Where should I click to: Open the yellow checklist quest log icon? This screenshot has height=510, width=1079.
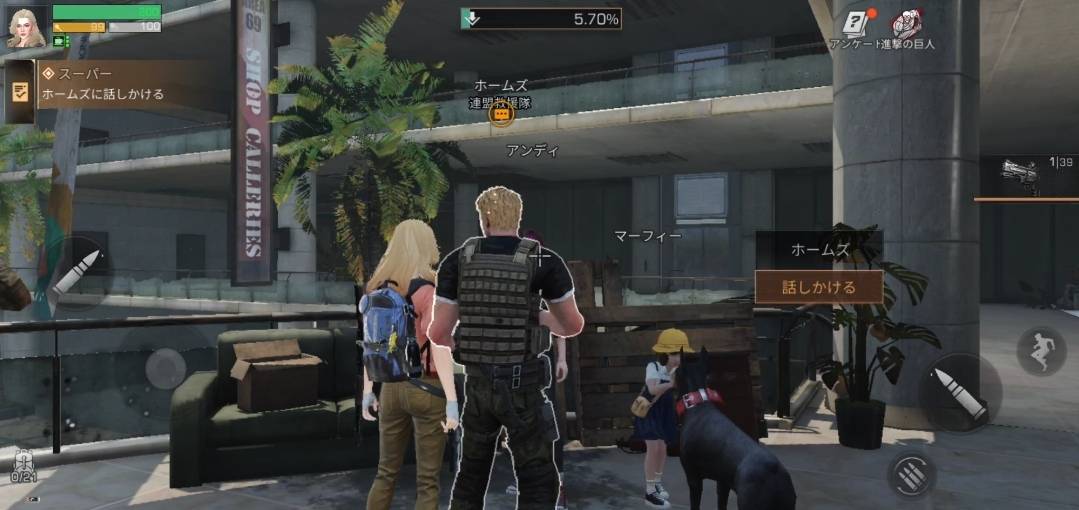point(19,91)
